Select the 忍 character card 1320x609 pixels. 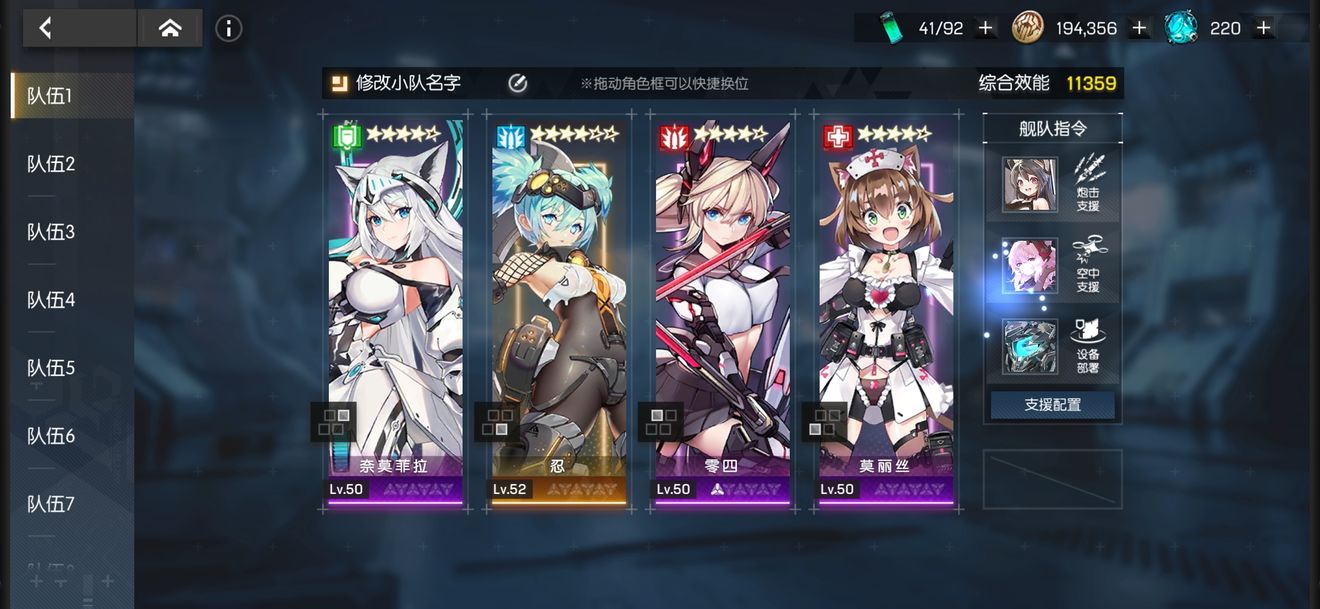tap(559, 300)
